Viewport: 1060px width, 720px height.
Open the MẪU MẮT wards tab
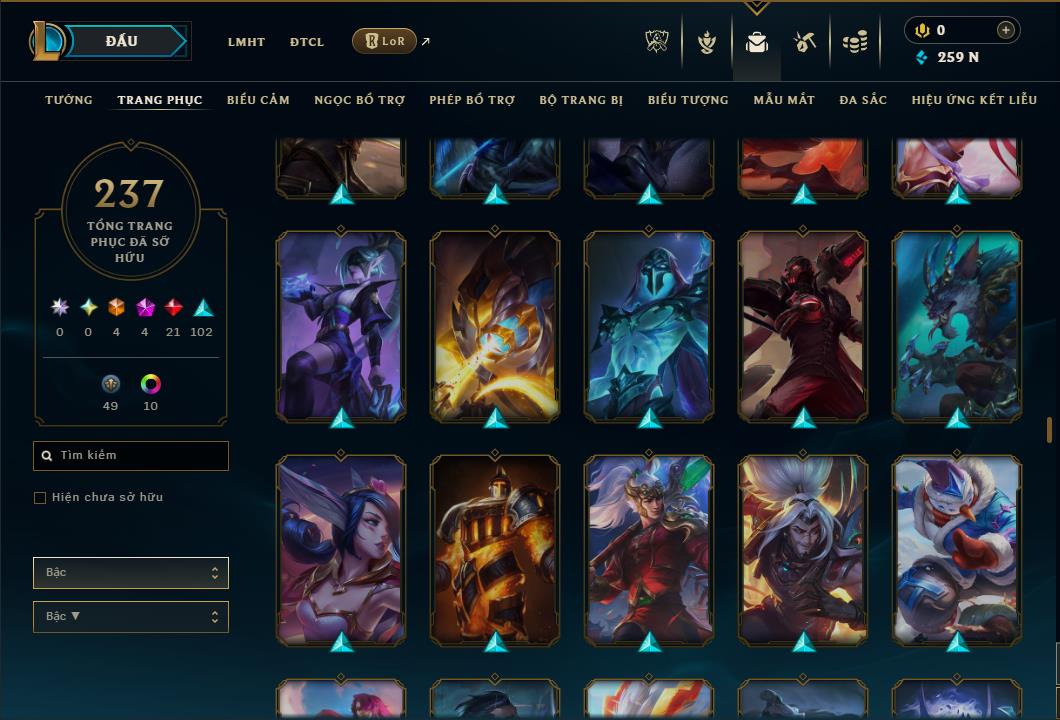[784, 100]
